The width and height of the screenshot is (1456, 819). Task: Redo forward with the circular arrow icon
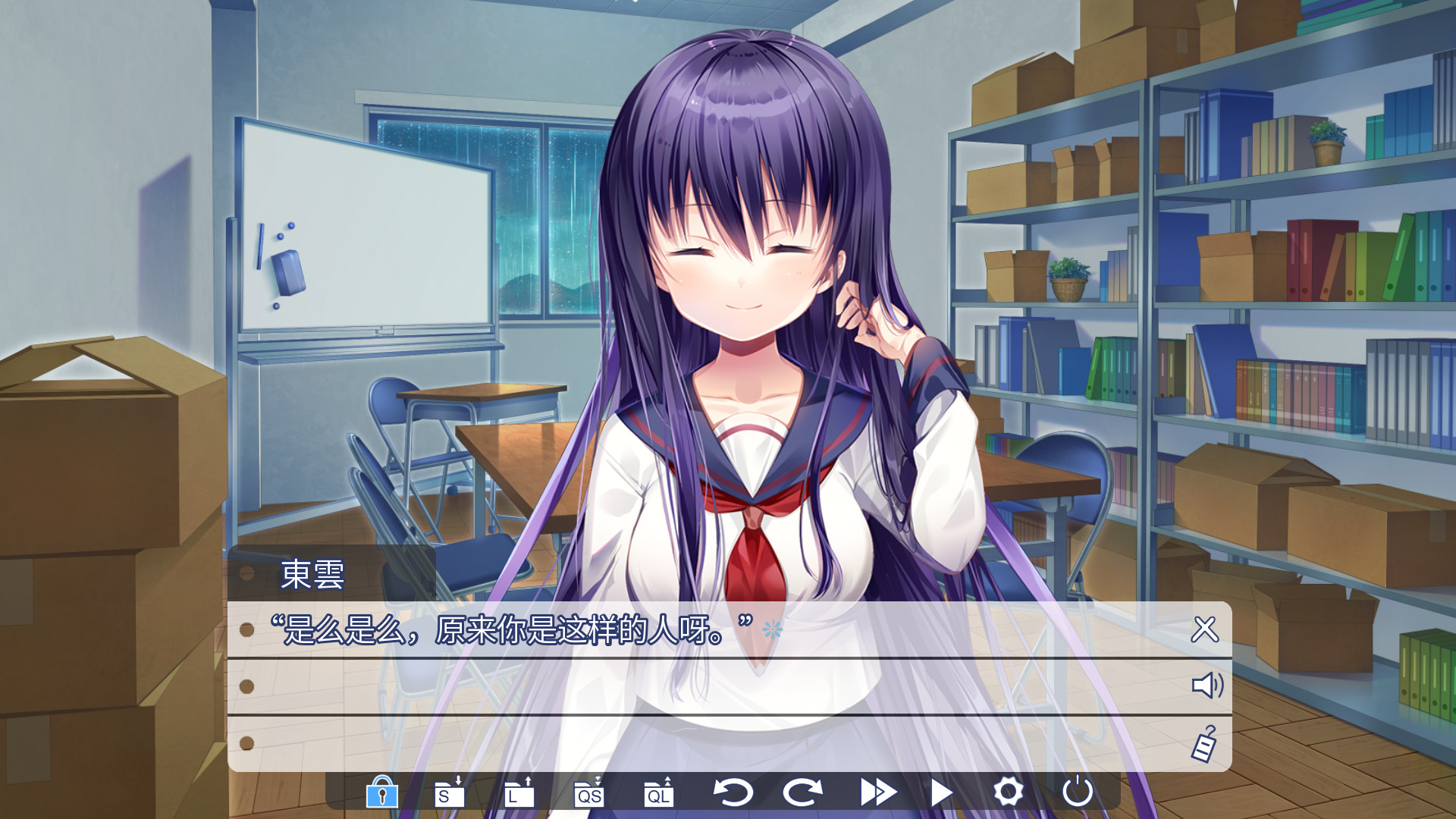pyautogui.click(x=802, y=794)
